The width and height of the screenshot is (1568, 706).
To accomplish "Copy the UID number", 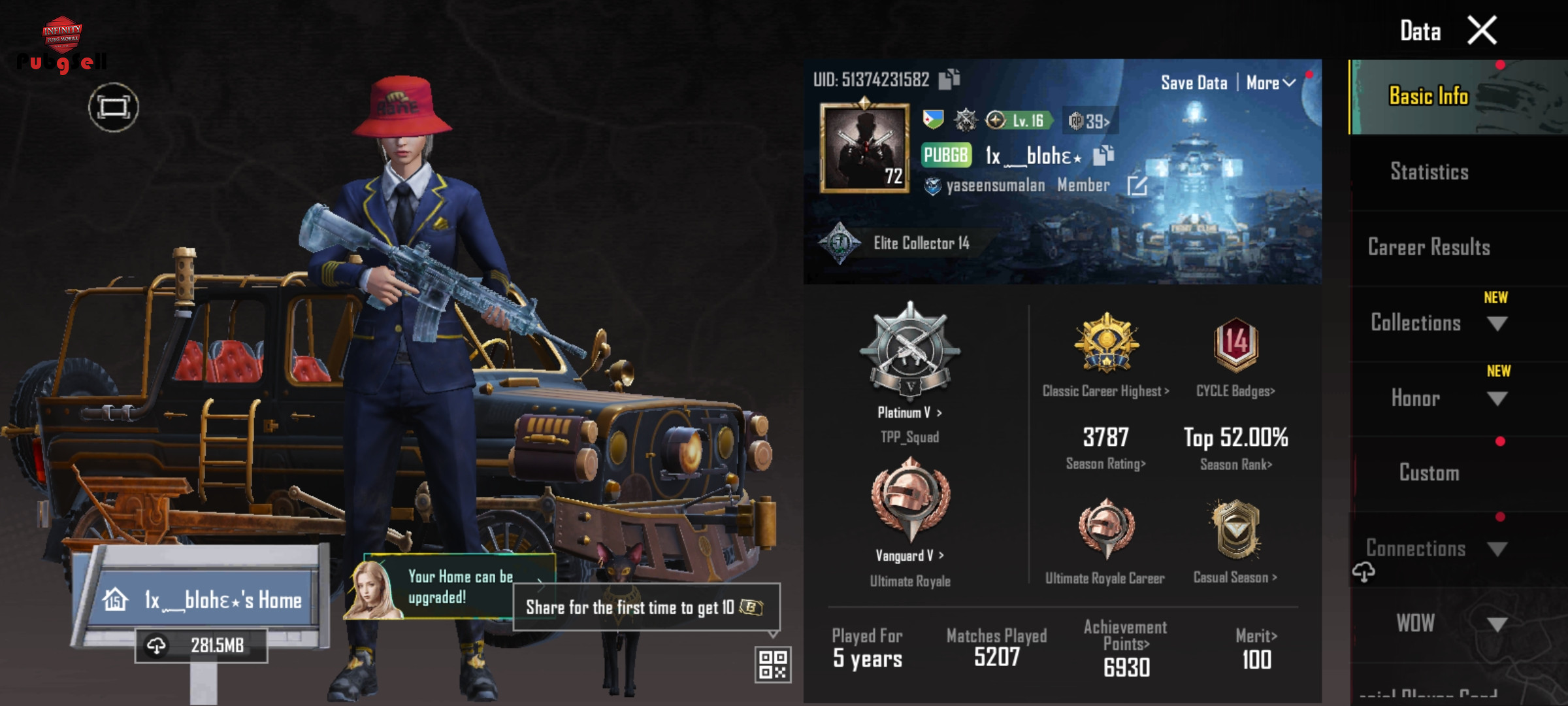I will (949, 79).
